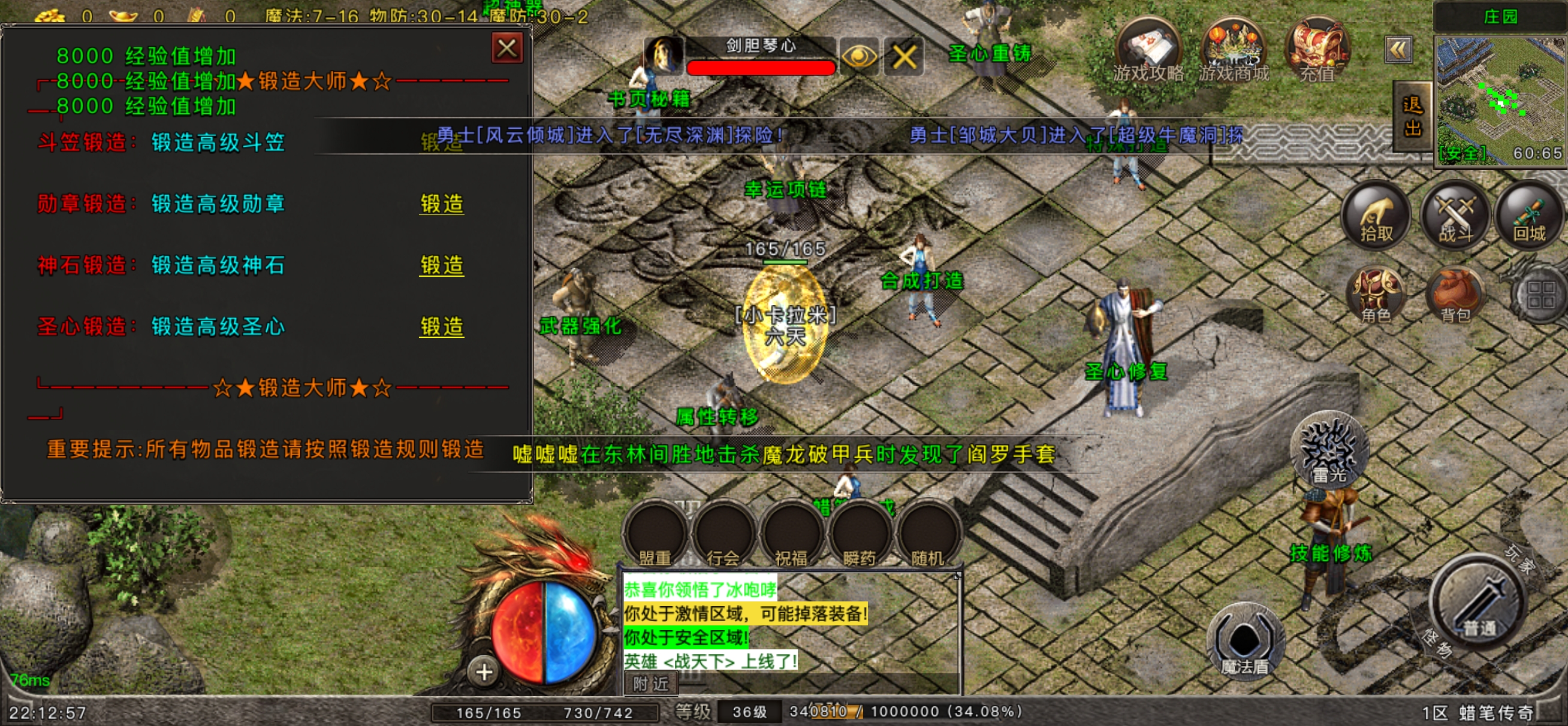Open the recharge (充值) treasure chest

(x=1317, y=50)
